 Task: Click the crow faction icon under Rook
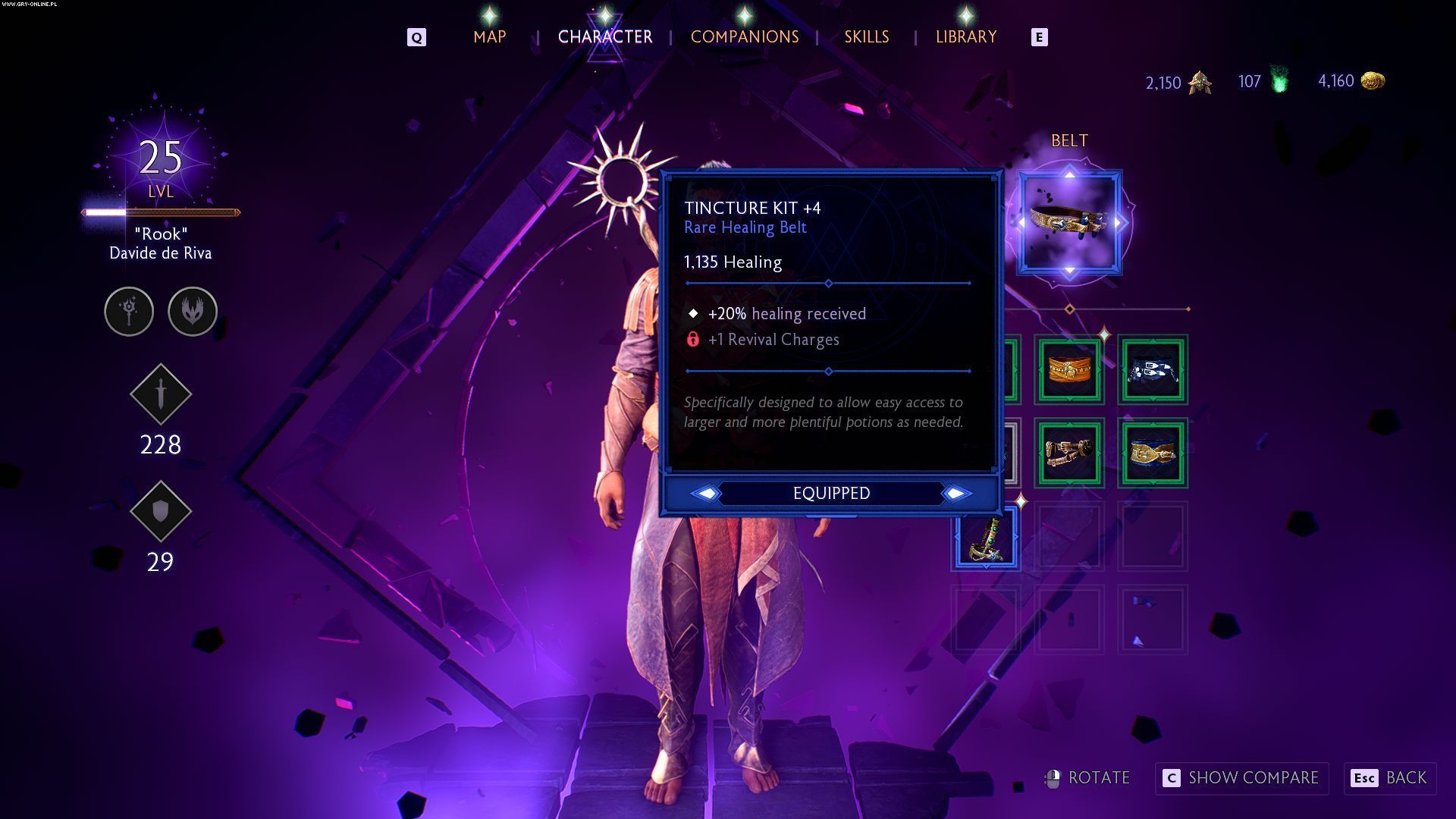pos(193,311)
